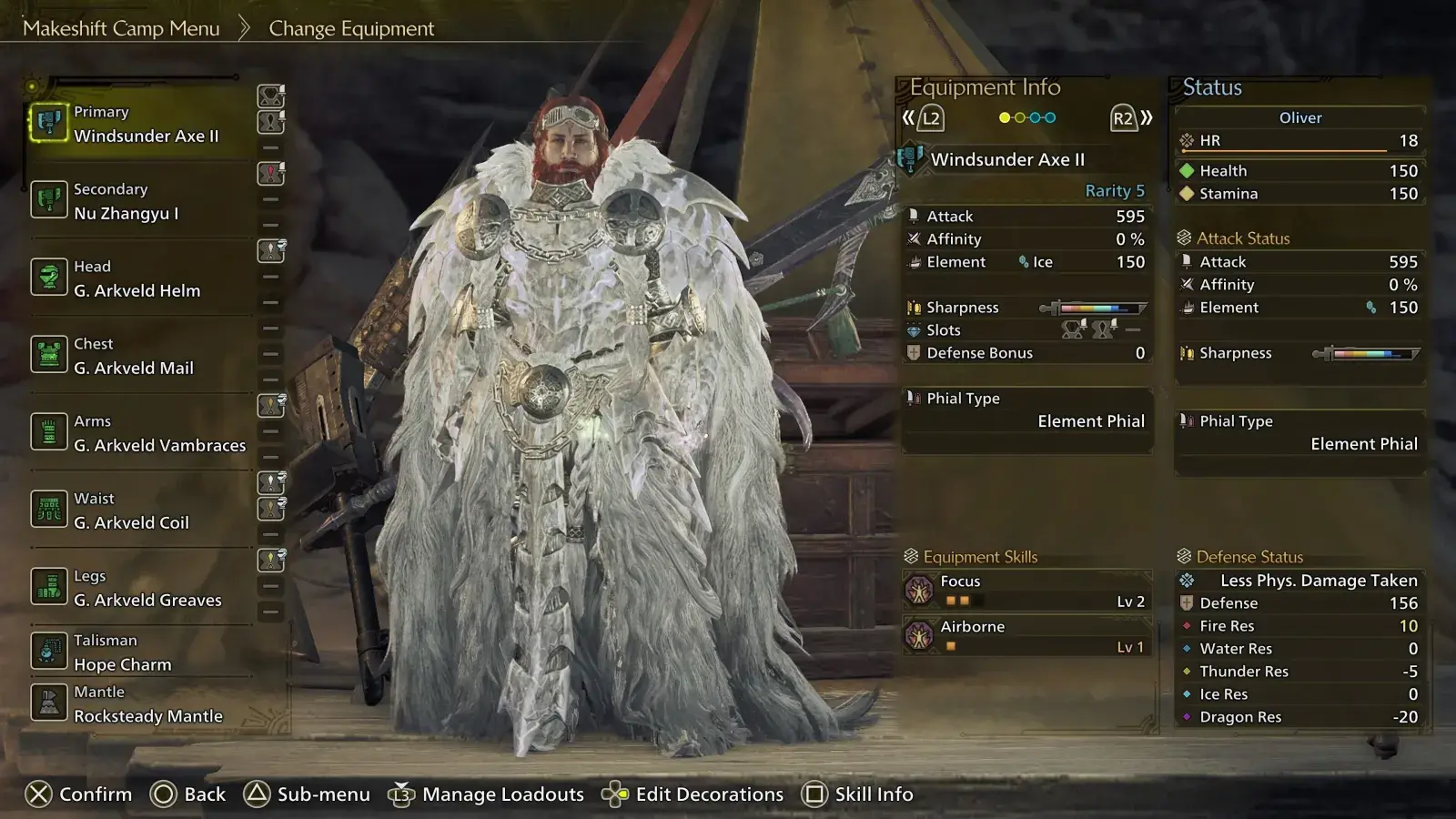Click the Hope Charm talisman icon

click(50, 652)
